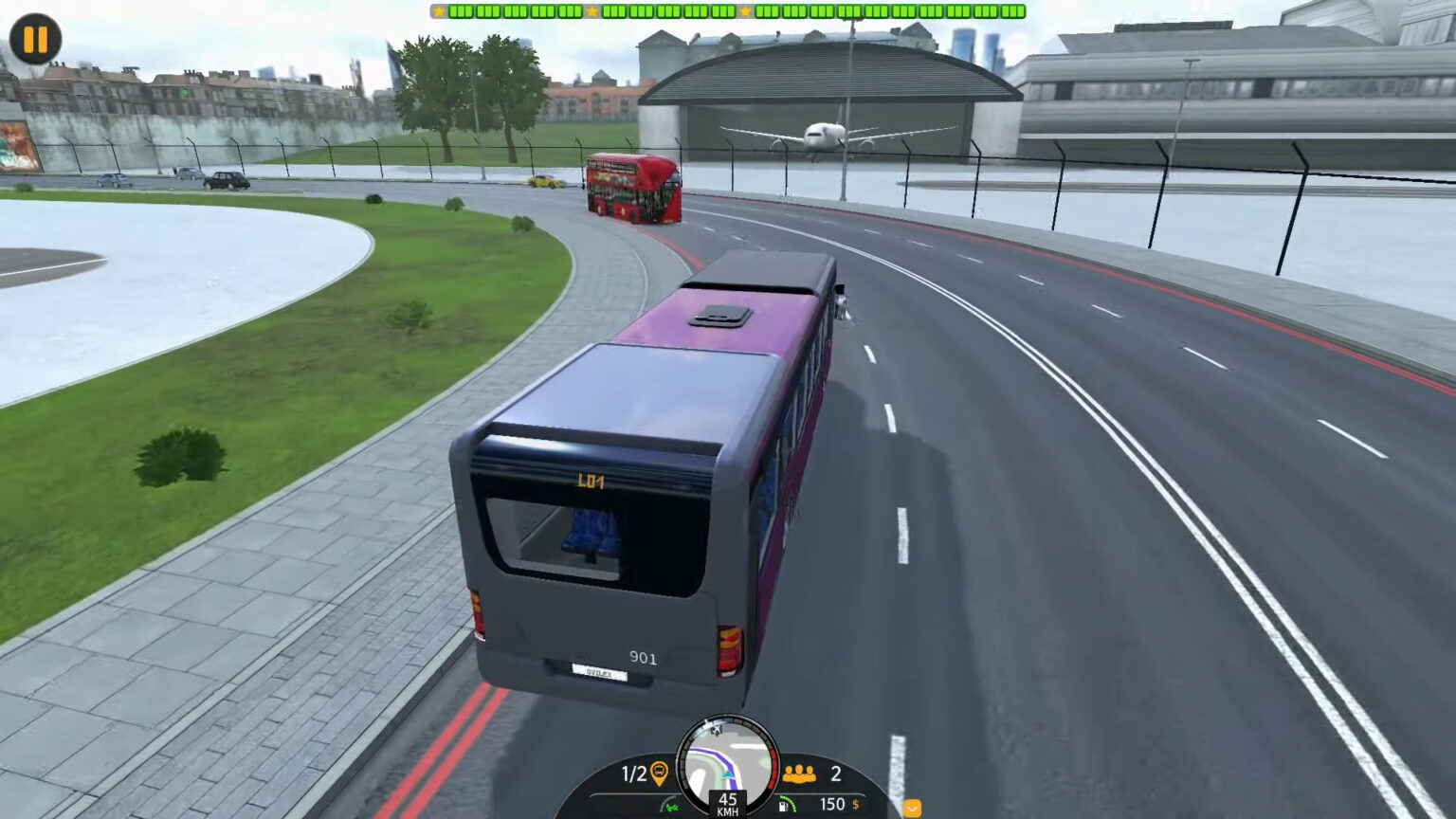Select the rightmost seat block in the top bar

[x=1015, y=13]
